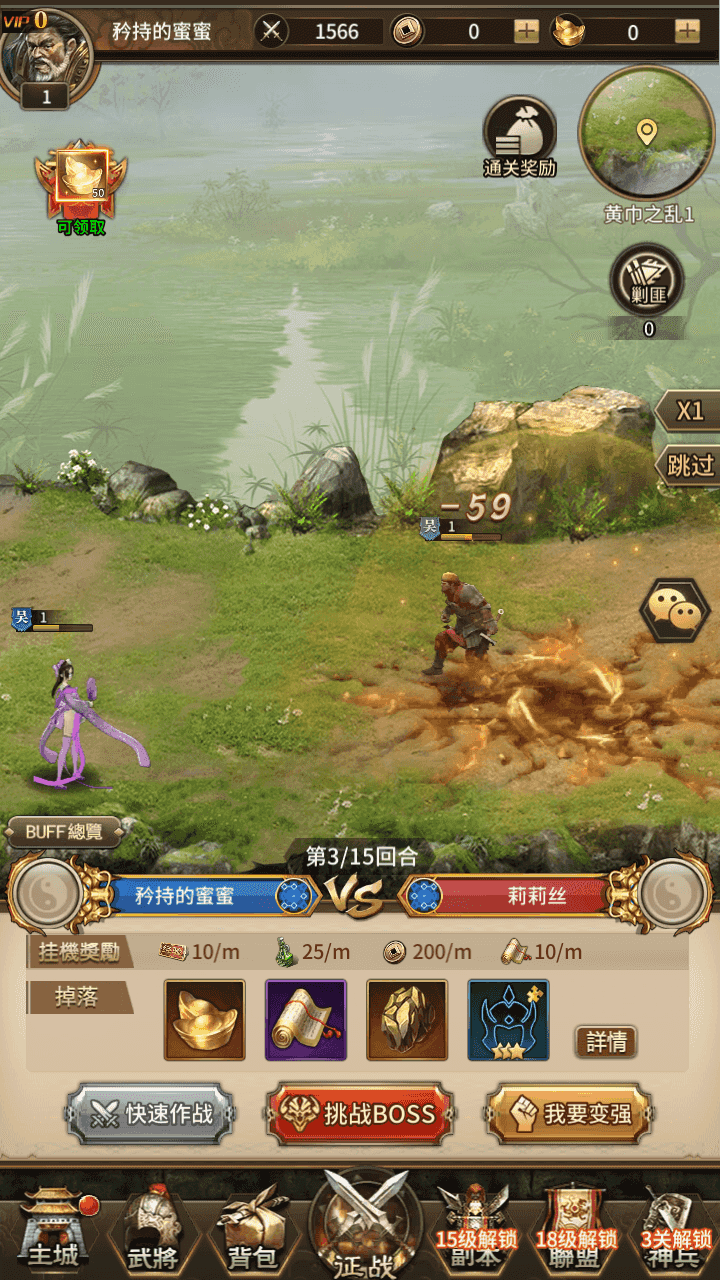Open the 黄巾之乱1 stage map
Screen dimensions: 720x1280
click(x=646, y=135)
